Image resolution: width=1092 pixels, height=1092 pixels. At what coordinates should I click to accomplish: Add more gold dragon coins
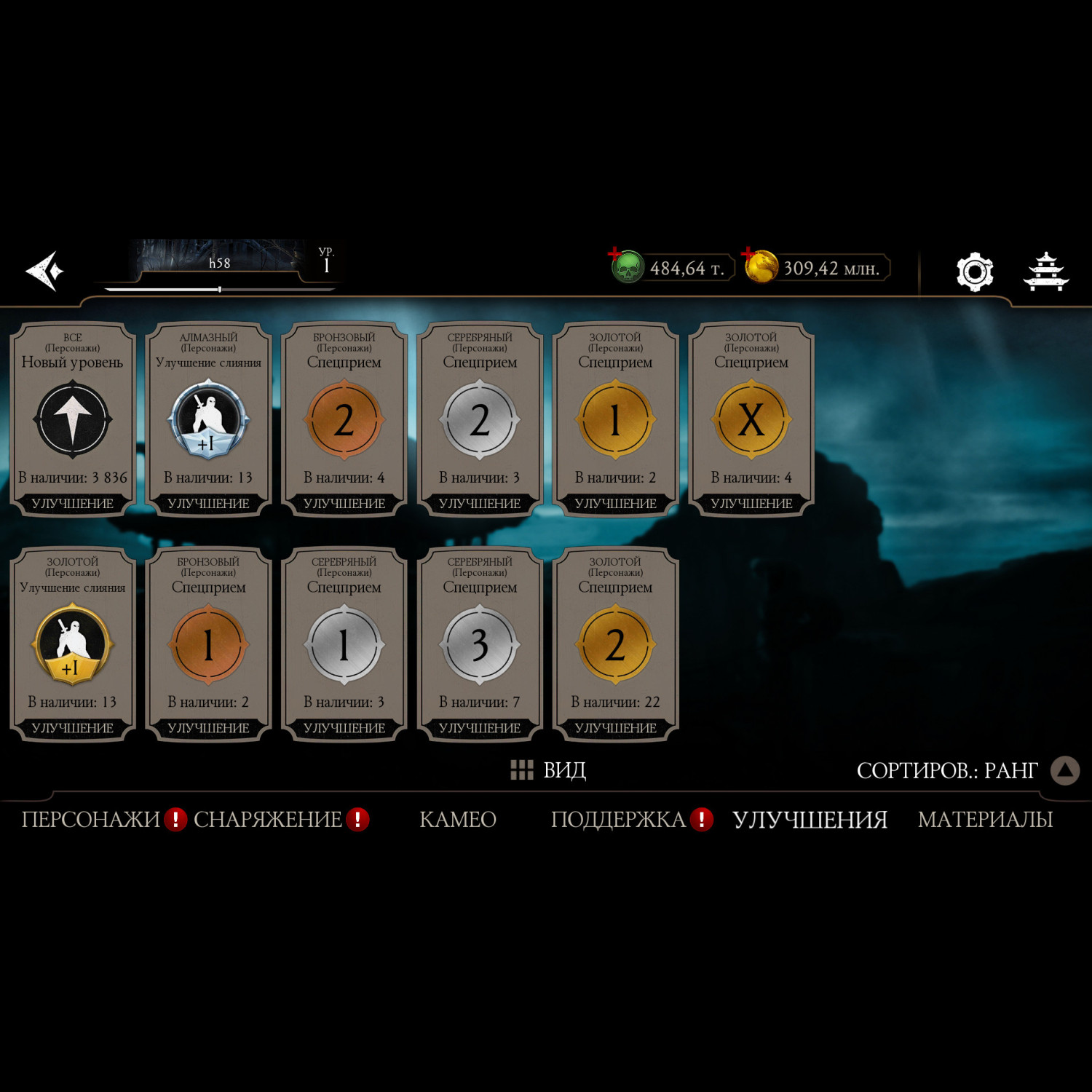[x=759, y=267]
